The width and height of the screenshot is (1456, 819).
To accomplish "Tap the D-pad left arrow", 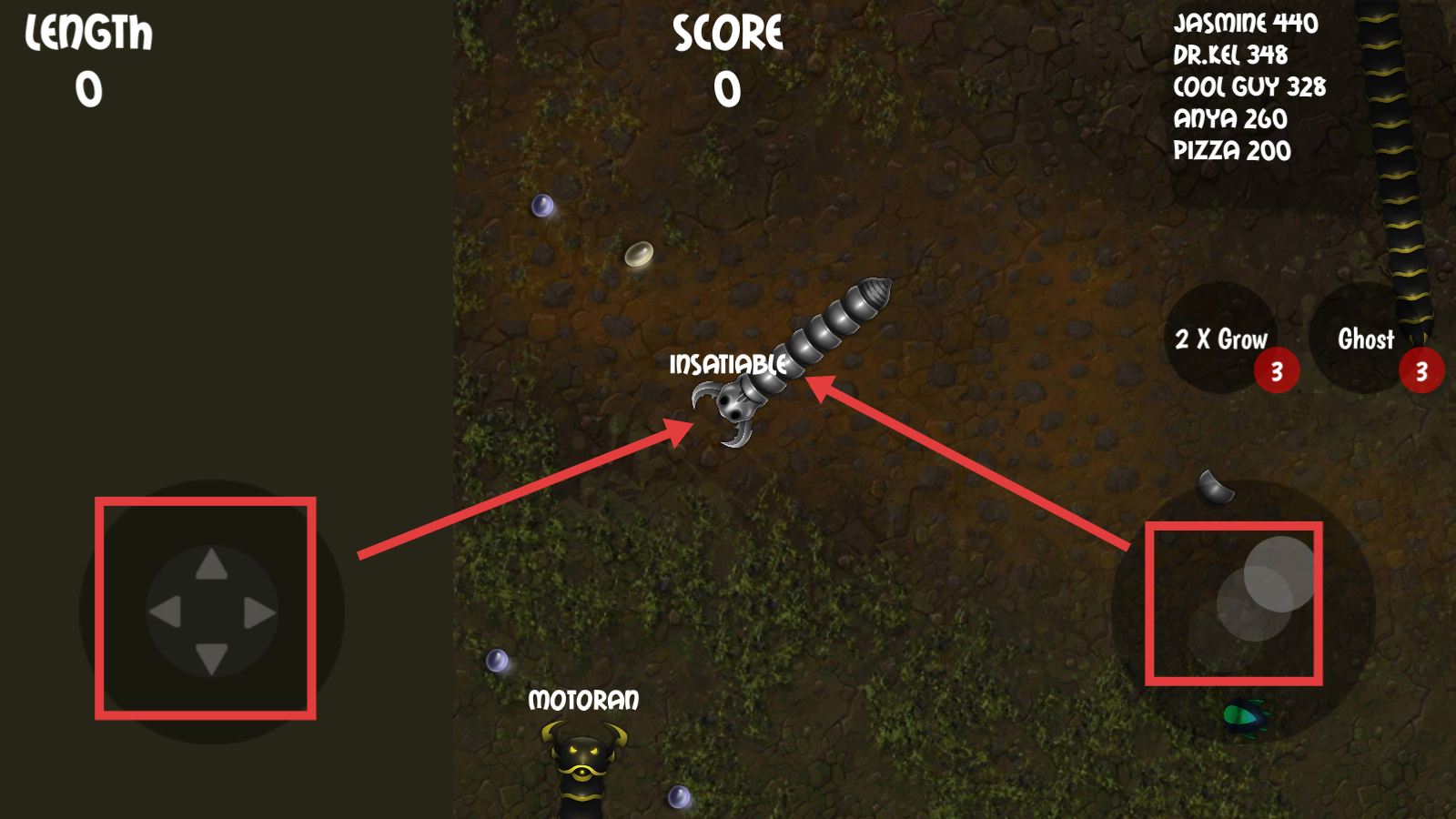I will tap(166, 612).
